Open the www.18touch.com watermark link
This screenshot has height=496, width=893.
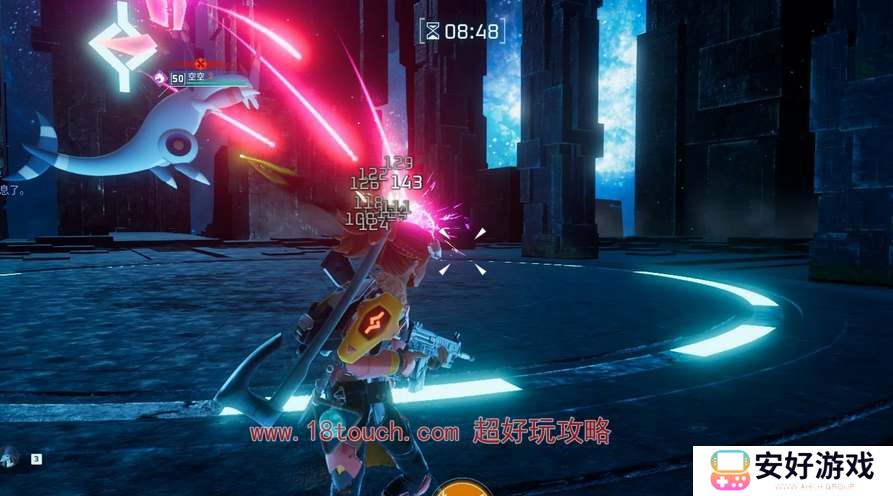354,433
